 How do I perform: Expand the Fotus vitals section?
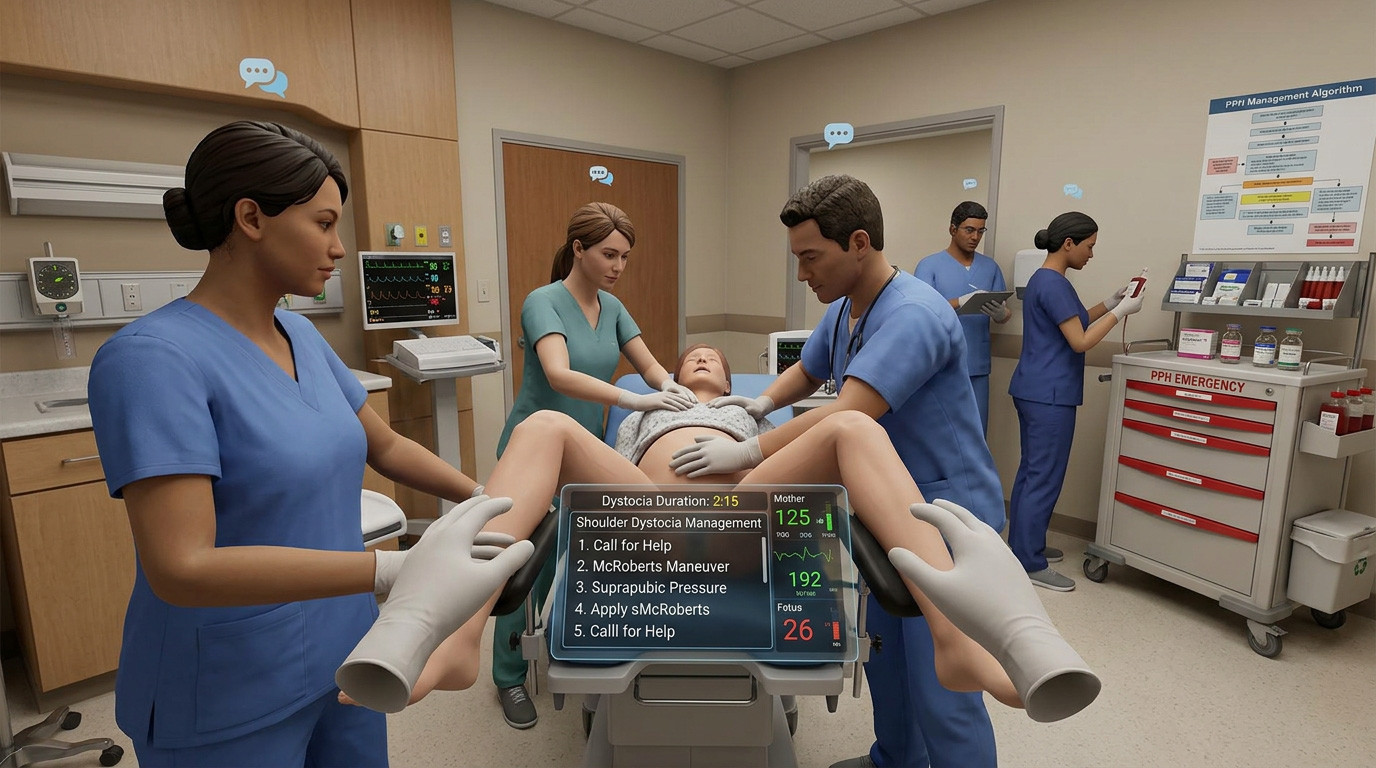[789, 607]
